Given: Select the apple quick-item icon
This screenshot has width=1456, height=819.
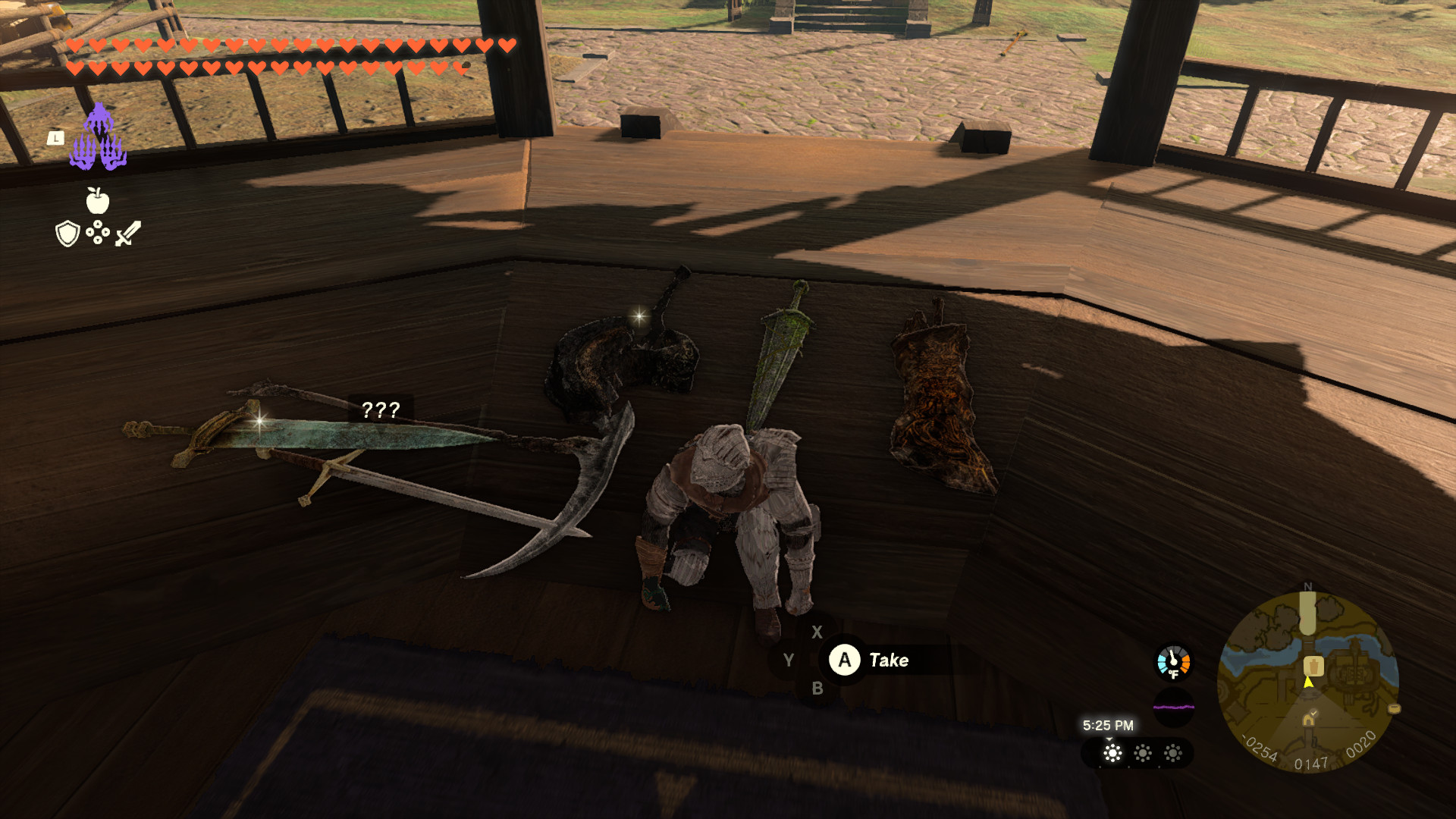Looking at the screenshot, I should pyautogui.click(x=98, y=201).
